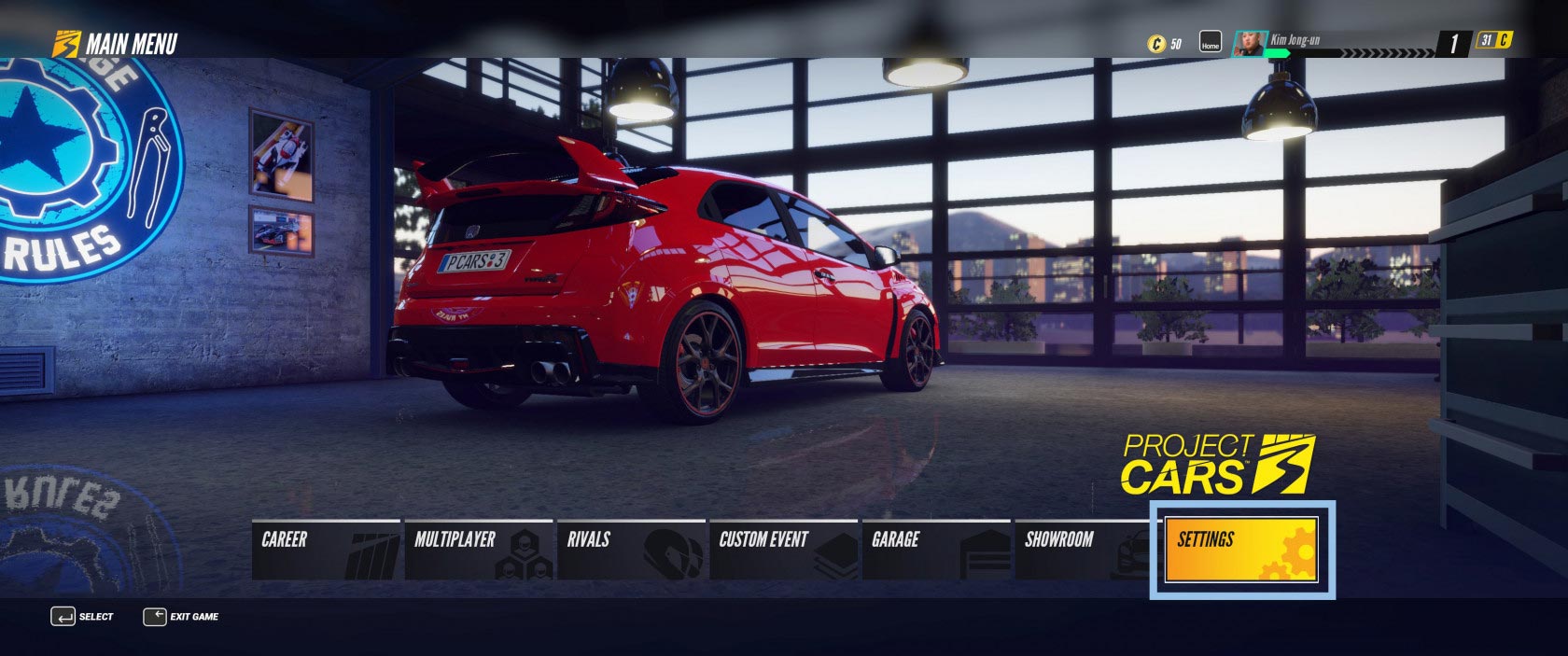The width and height of the screenshot is (1568, 656).
Task: Choose the Rivals menu tile
Action: point(632,550)
